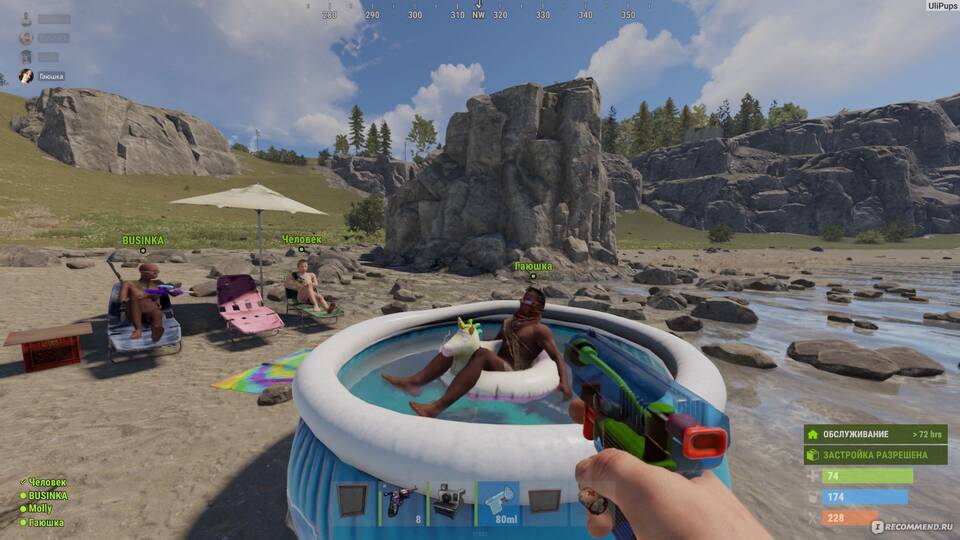Select the instant camera hotbar slot

pos(449,500)
